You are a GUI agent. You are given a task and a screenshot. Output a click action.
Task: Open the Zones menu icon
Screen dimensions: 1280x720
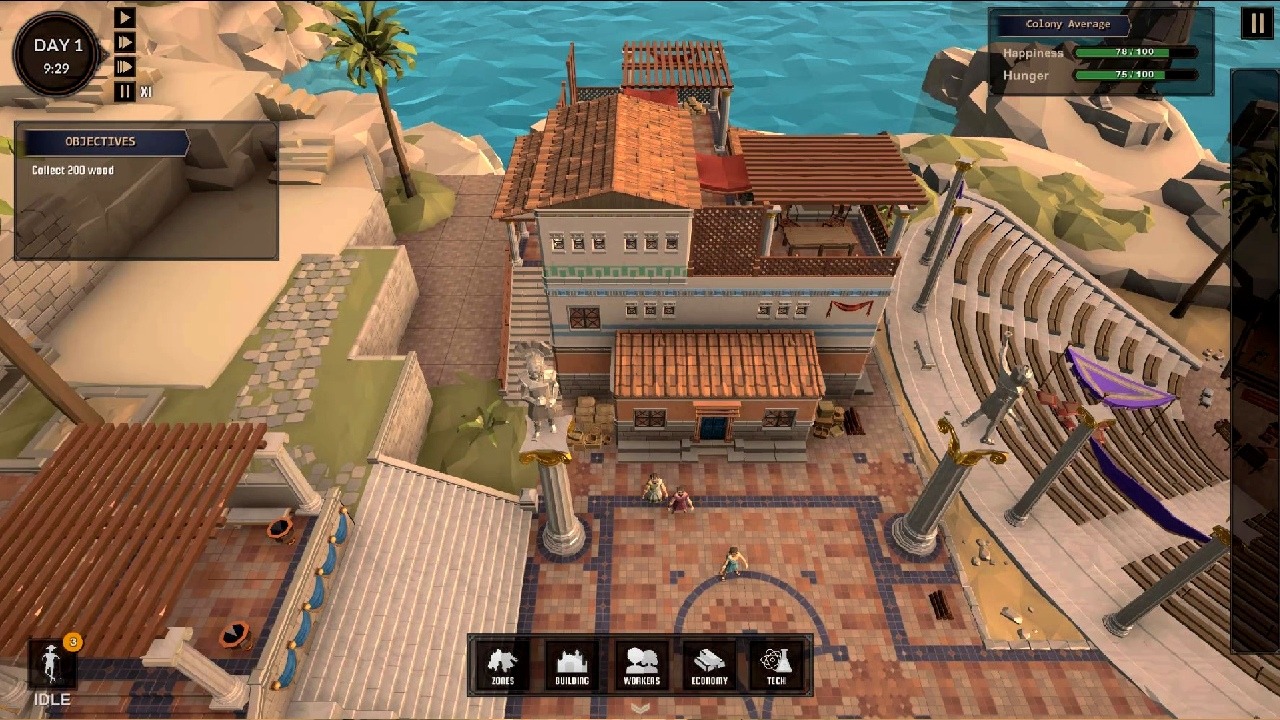tap(501, 664)
